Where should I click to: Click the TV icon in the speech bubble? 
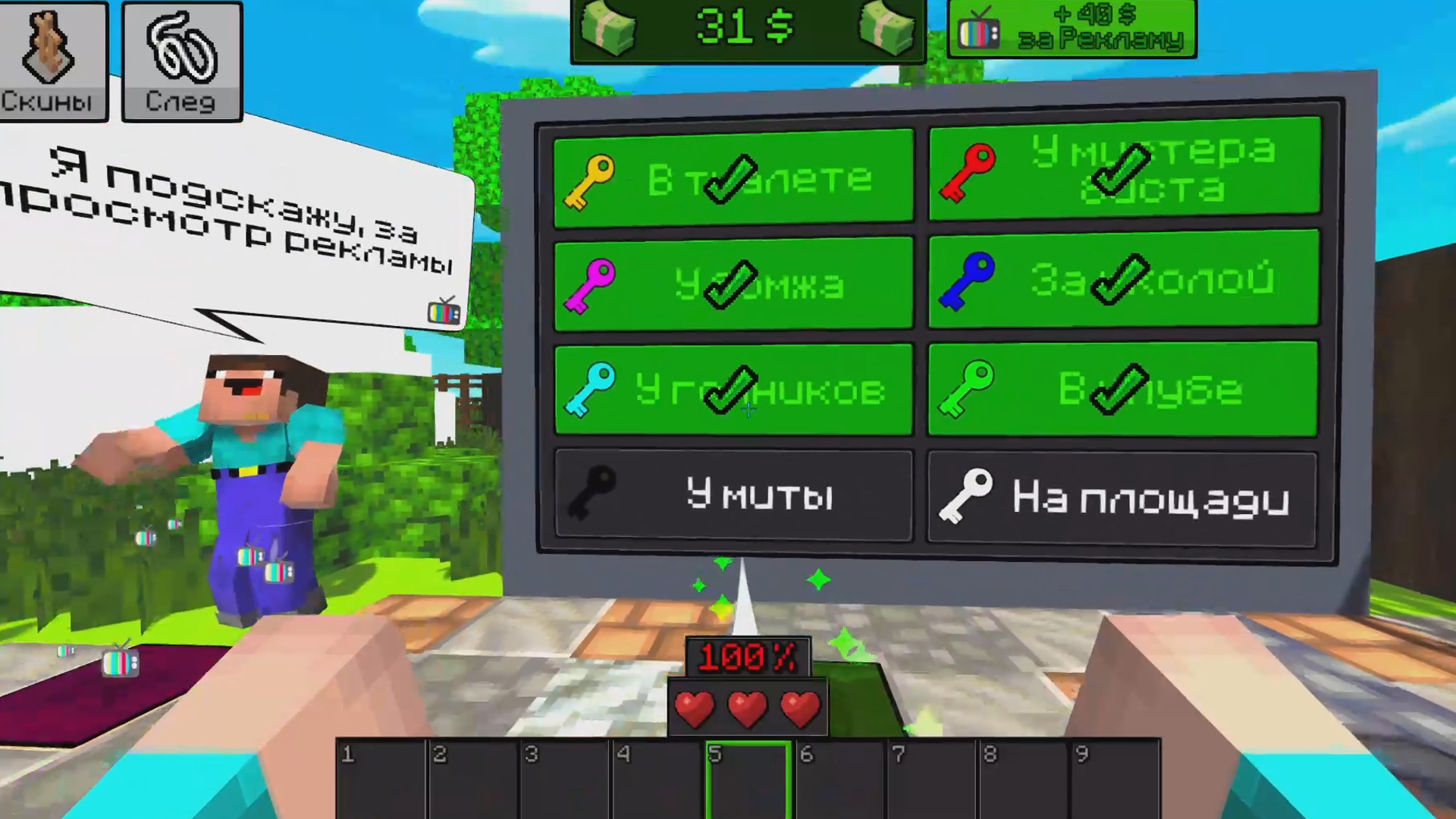[x=444, y=311]
